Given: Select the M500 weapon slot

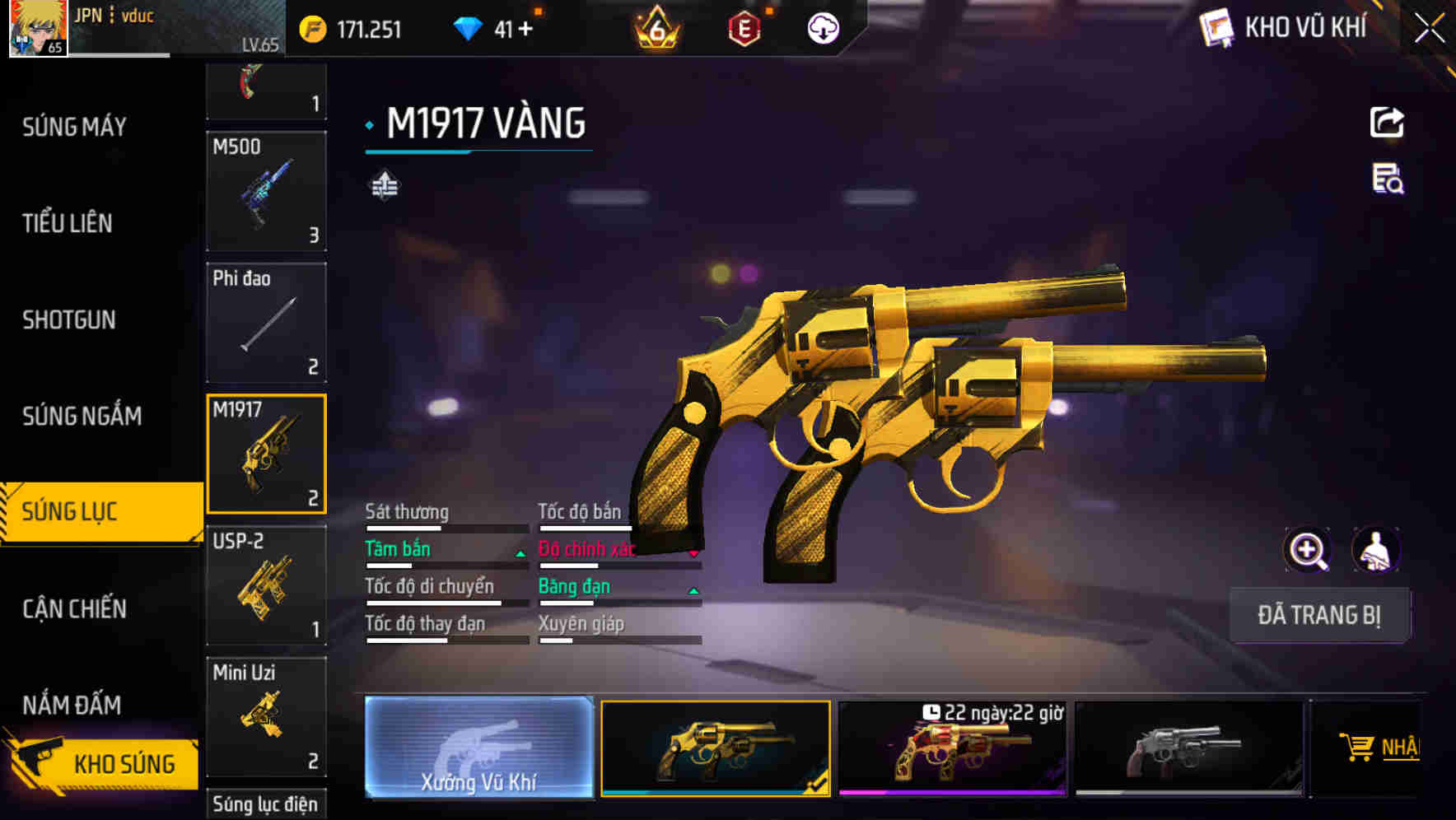Looking at the screenshot, I should tap(266, 191).
